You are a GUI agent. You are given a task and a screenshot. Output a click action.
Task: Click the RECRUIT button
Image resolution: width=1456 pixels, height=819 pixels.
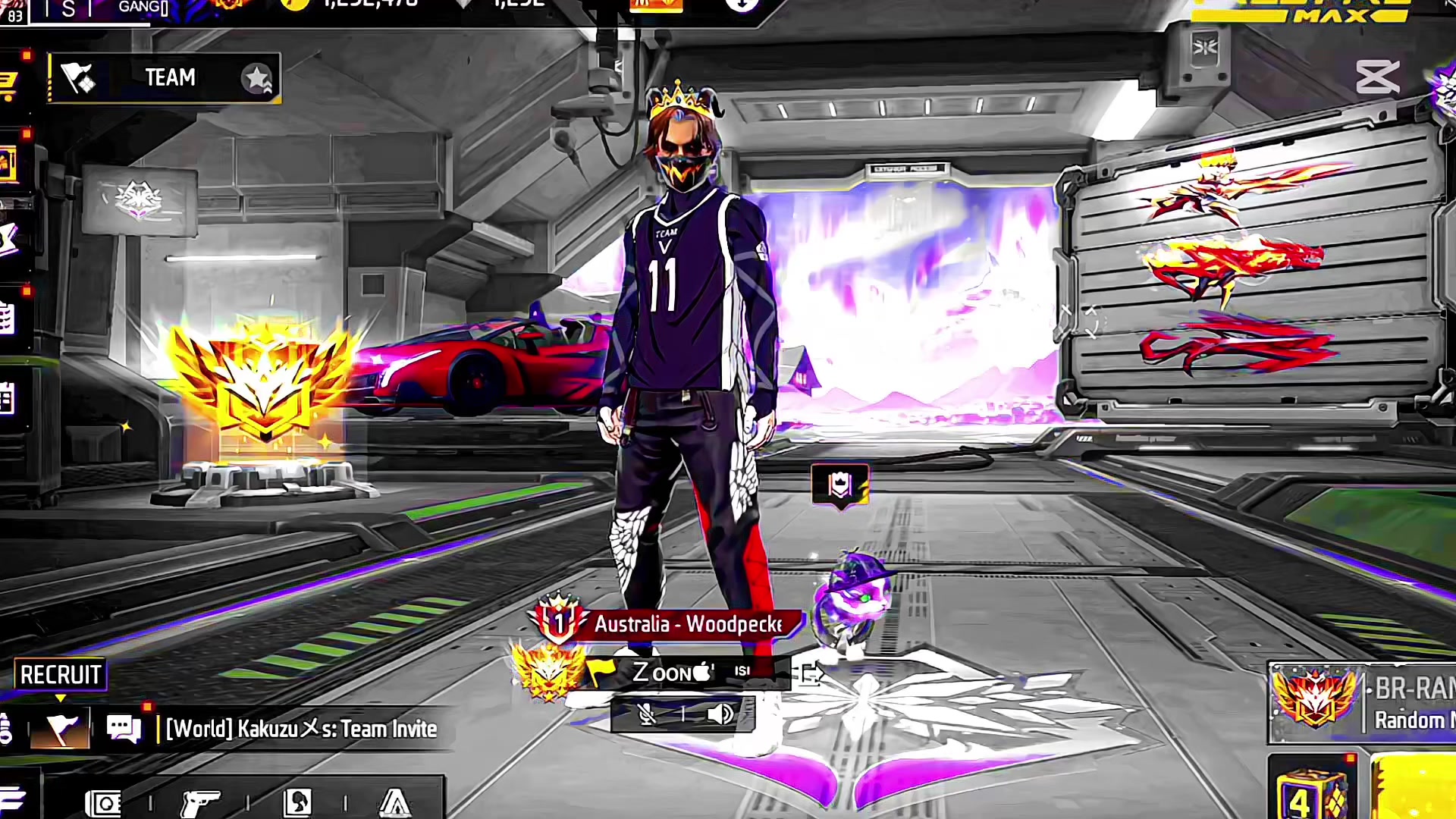[61, 674]
